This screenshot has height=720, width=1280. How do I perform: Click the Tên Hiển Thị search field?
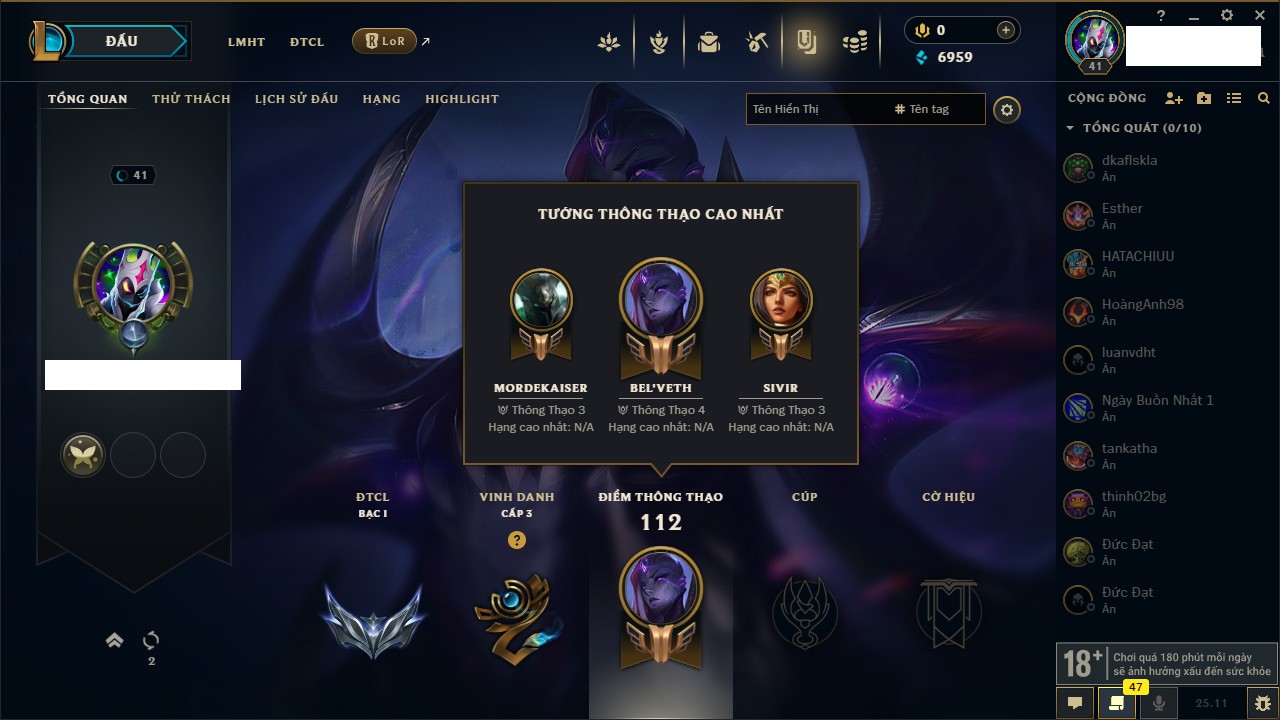[815, 109]
